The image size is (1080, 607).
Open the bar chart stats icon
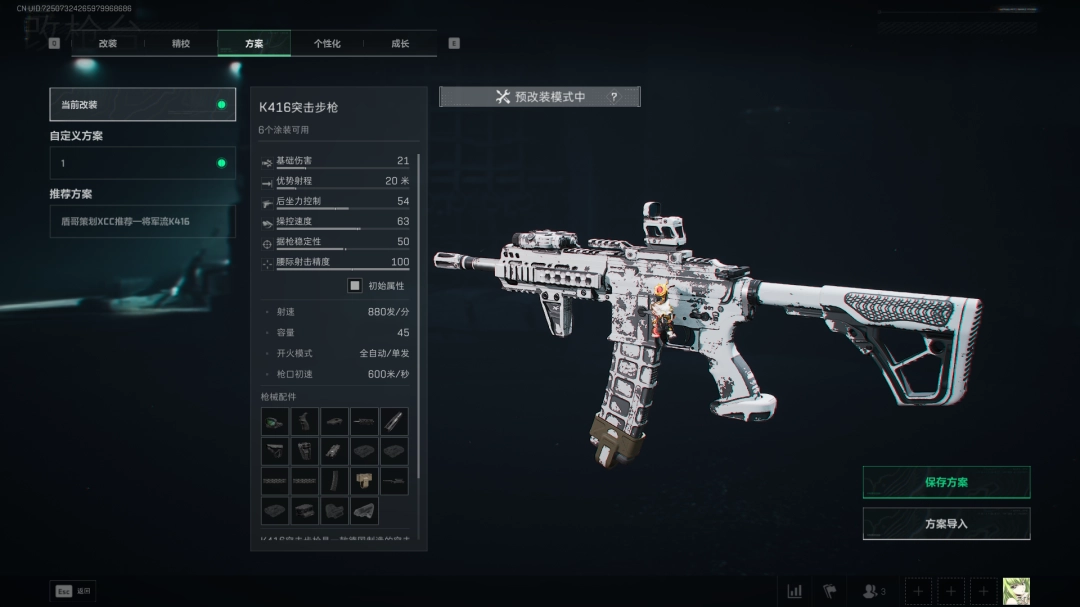(795, 591)
